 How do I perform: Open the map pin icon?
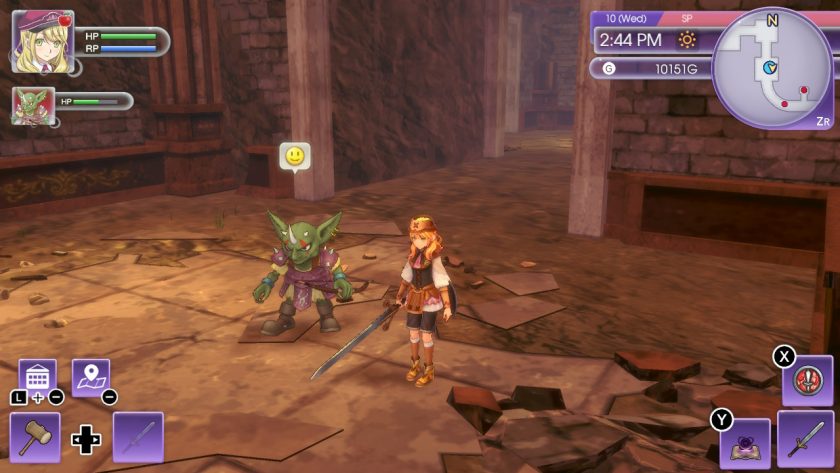[91, 377]
